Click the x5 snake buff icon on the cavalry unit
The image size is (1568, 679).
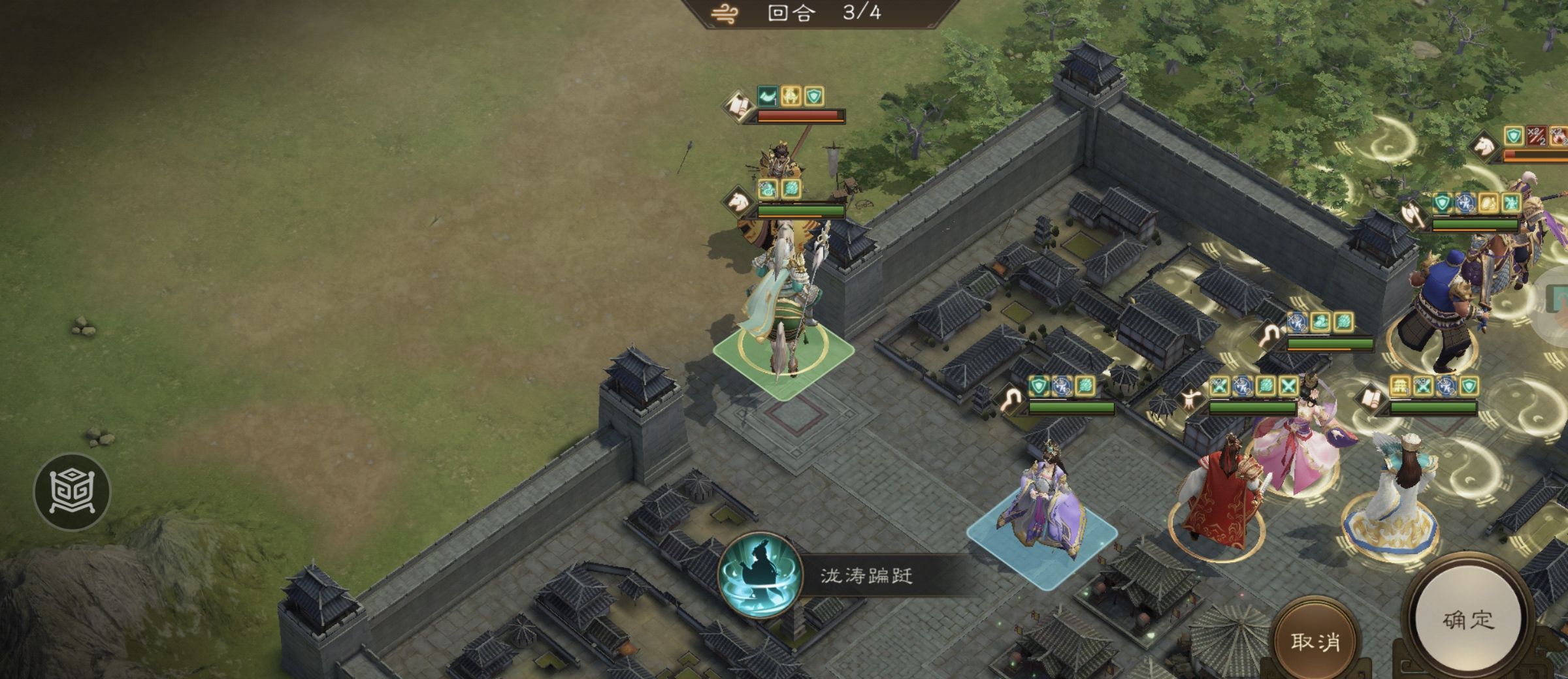[x=767, y=188]
